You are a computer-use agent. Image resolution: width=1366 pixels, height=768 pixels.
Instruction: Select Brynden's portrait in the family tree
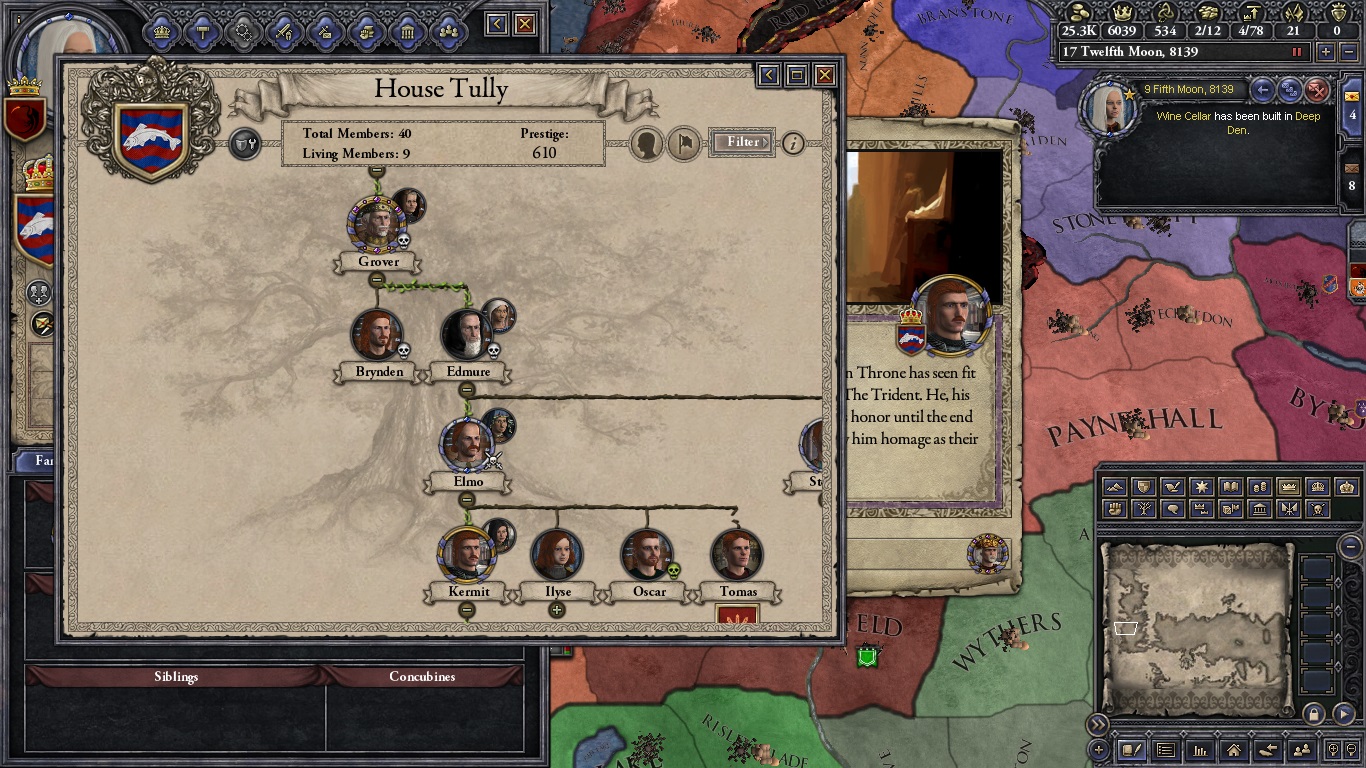(377, 335)
